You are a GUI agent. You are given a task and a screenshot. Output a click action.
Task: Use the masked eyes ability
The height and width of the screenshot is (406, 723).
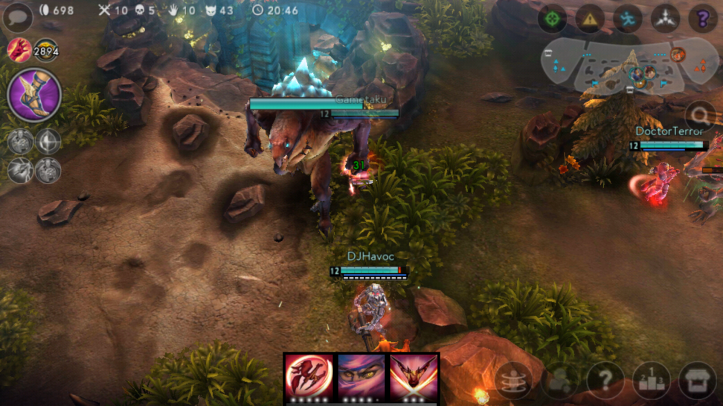point(361,377)
